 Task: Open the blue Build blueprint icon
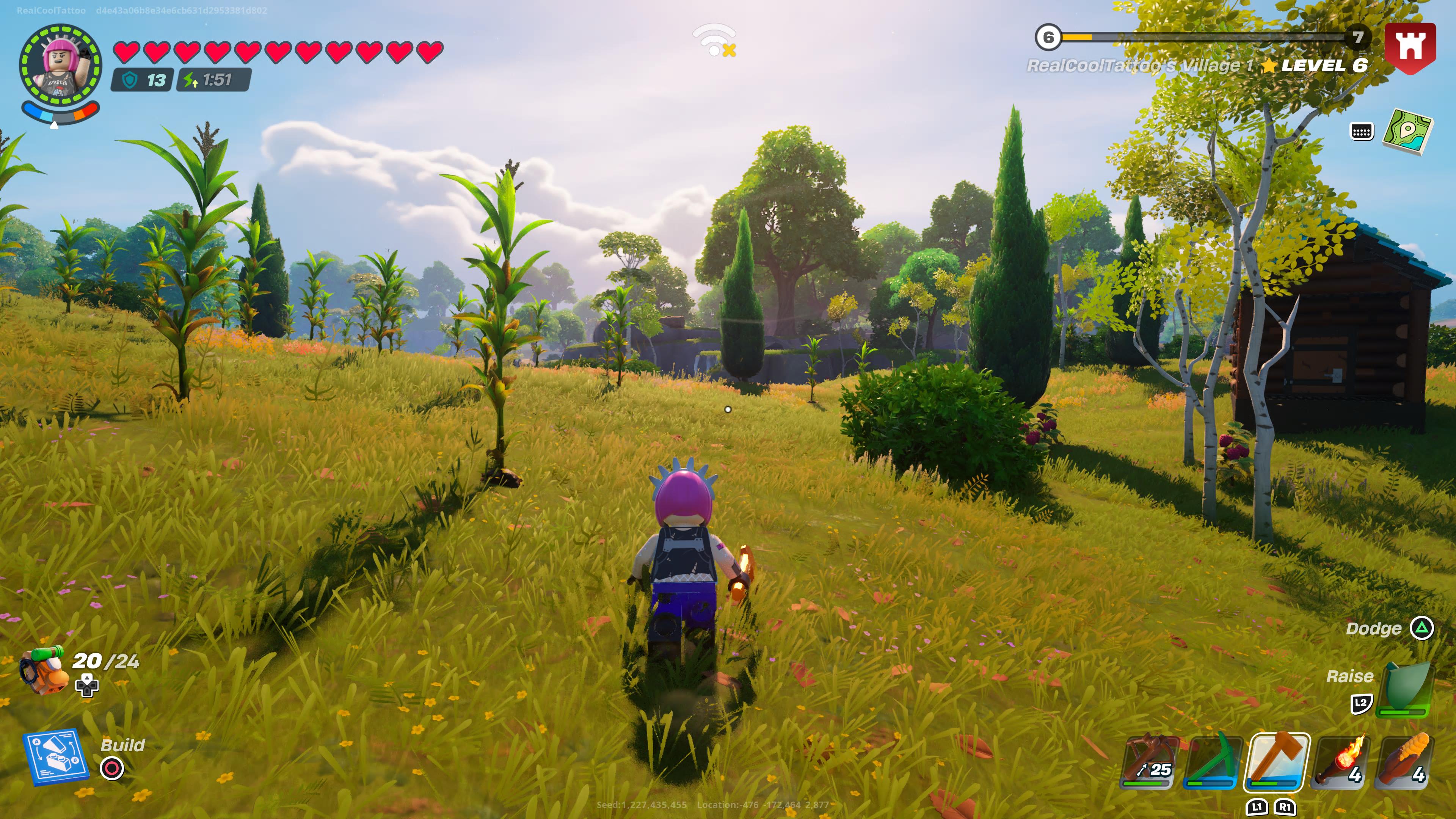[55, 758]
